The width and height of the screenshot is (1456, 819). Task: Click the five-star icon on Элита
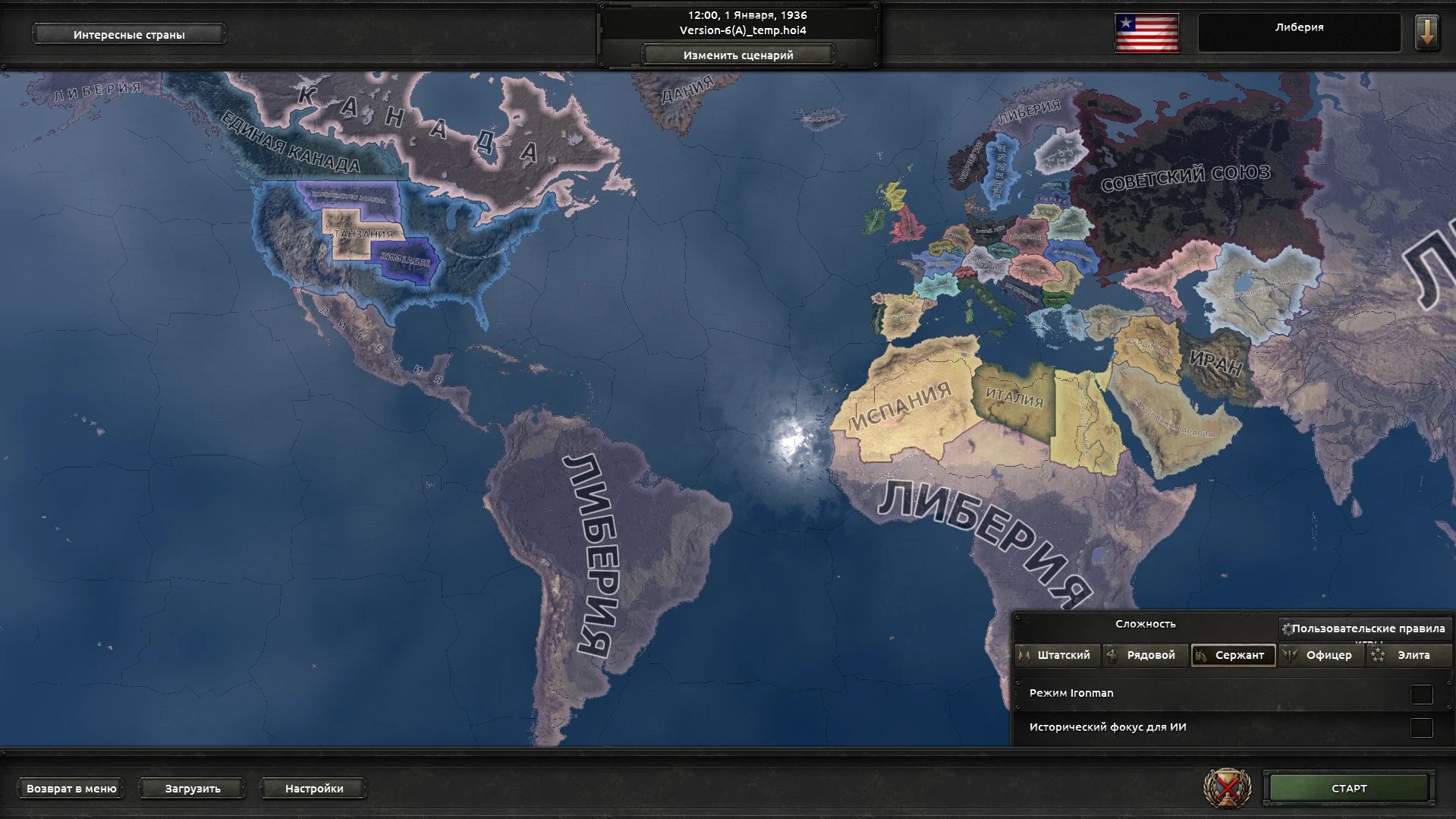pos(1377,655)
